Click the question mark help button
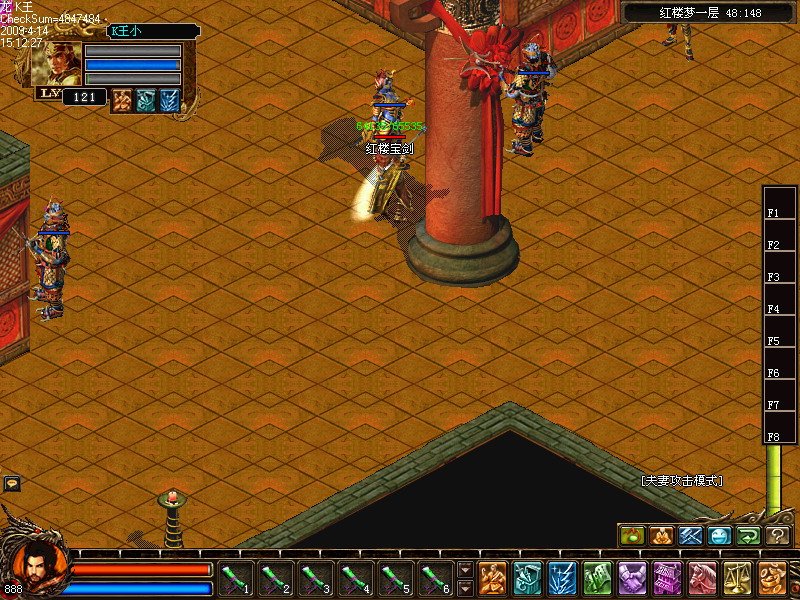 tap(778, 536)
